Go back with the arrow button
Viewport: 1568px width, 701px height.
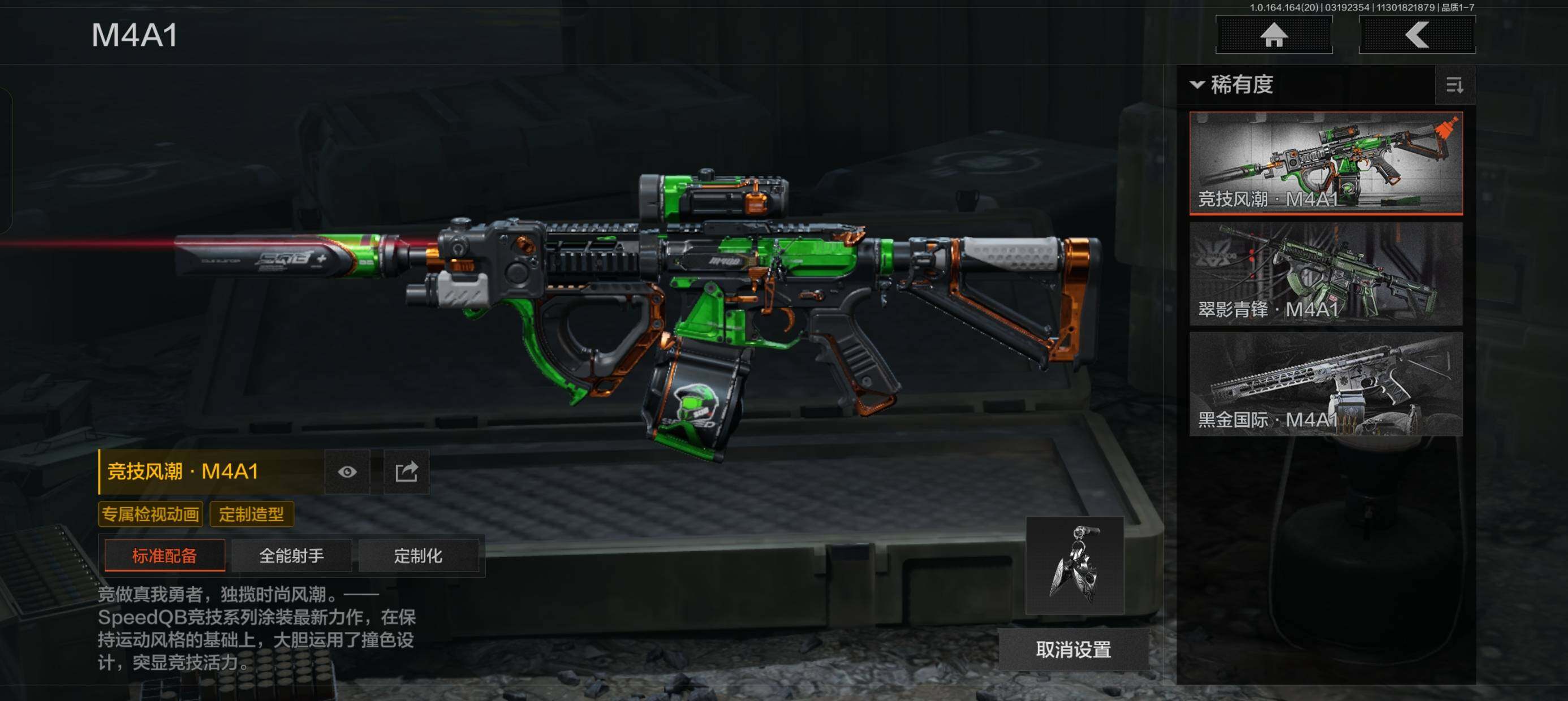click(x=1416, y=34)
